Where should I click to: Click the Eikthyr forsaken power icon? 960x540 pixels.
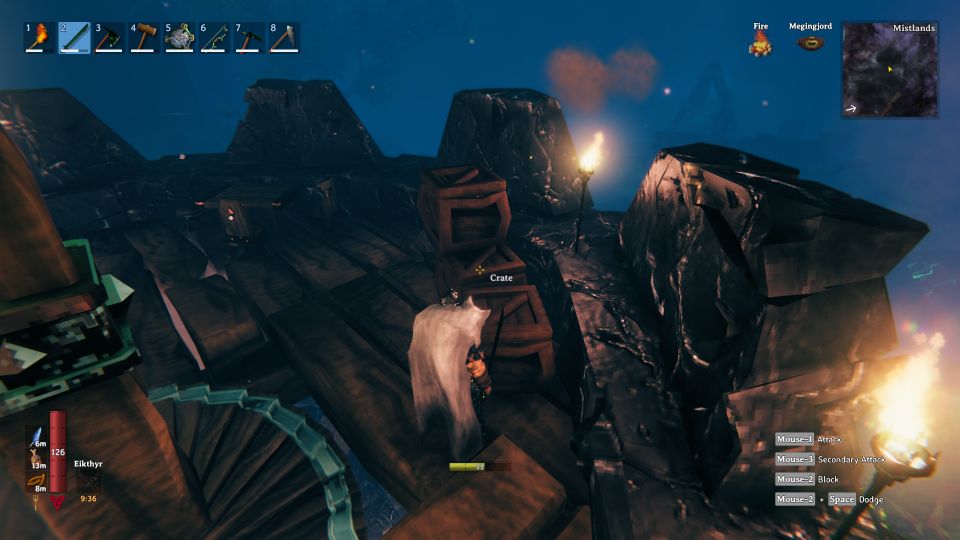(88, 480)
